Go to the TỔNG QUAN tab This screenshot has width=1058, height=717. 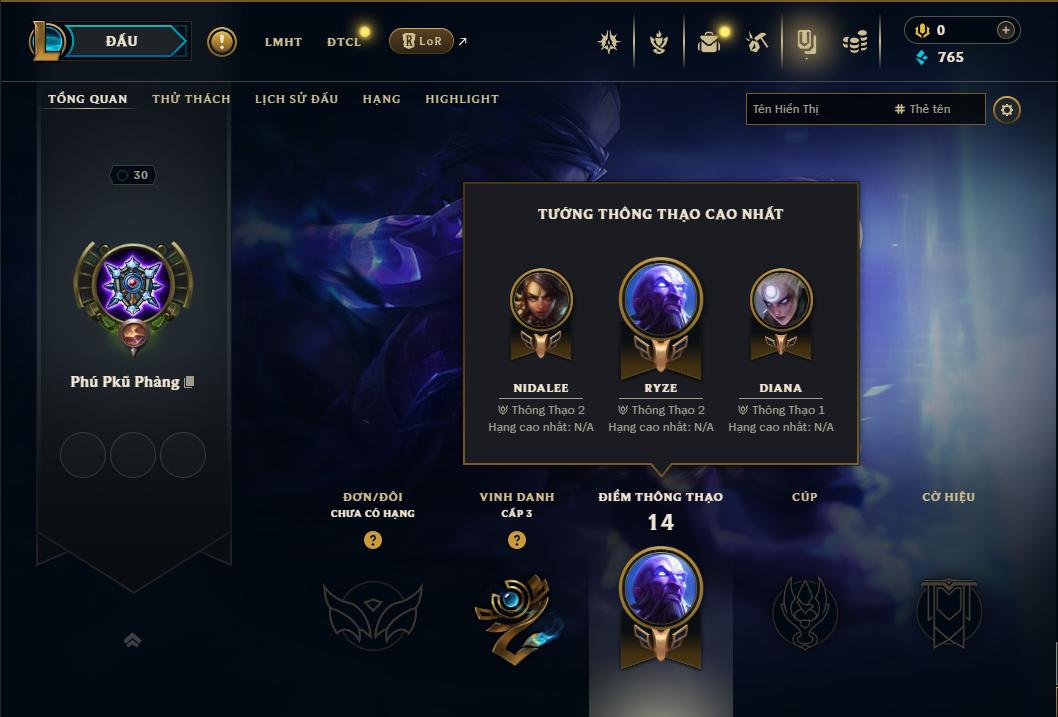click(x=88, y=99)
